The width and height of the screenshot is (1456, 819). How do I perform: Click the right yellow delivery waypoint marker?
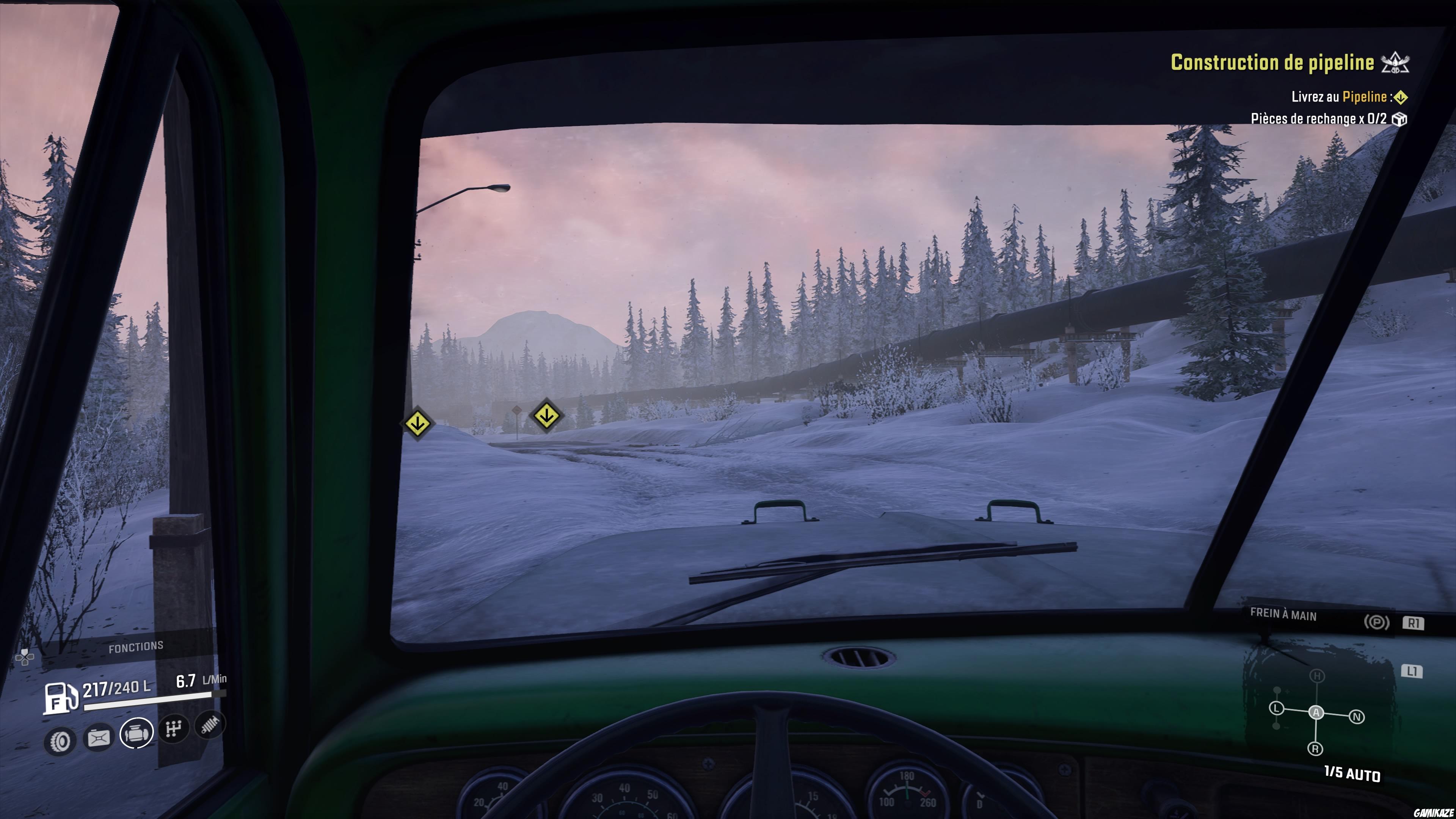546,416
